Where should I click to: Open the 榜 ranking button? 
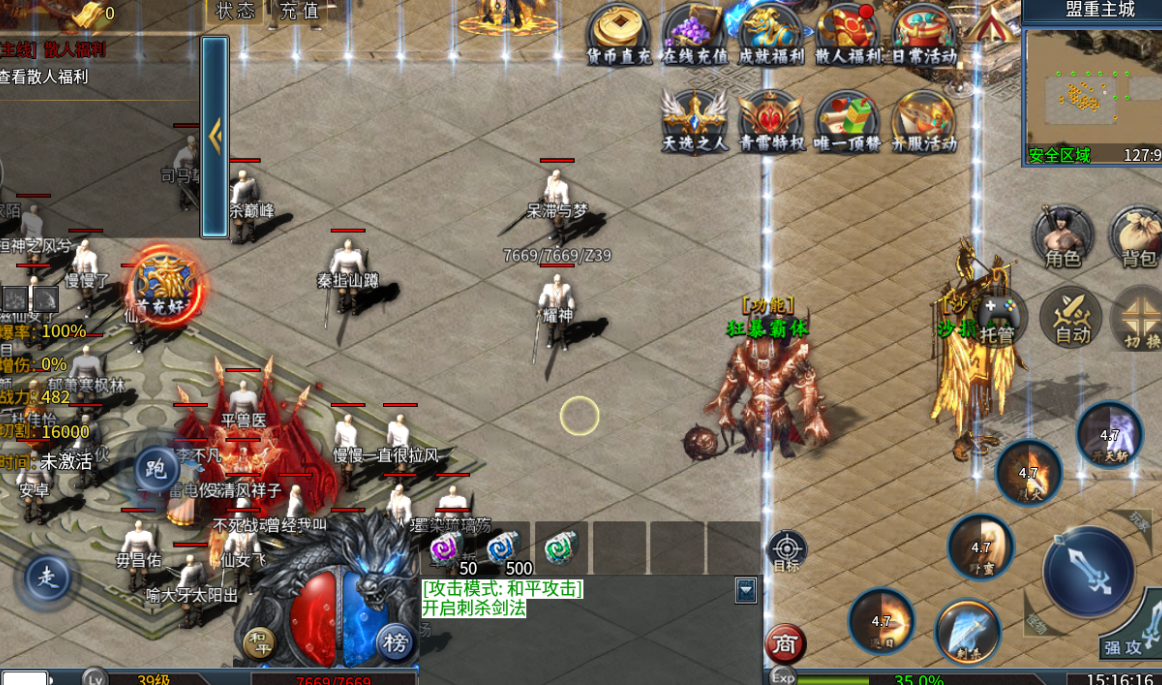click(395, 642)
